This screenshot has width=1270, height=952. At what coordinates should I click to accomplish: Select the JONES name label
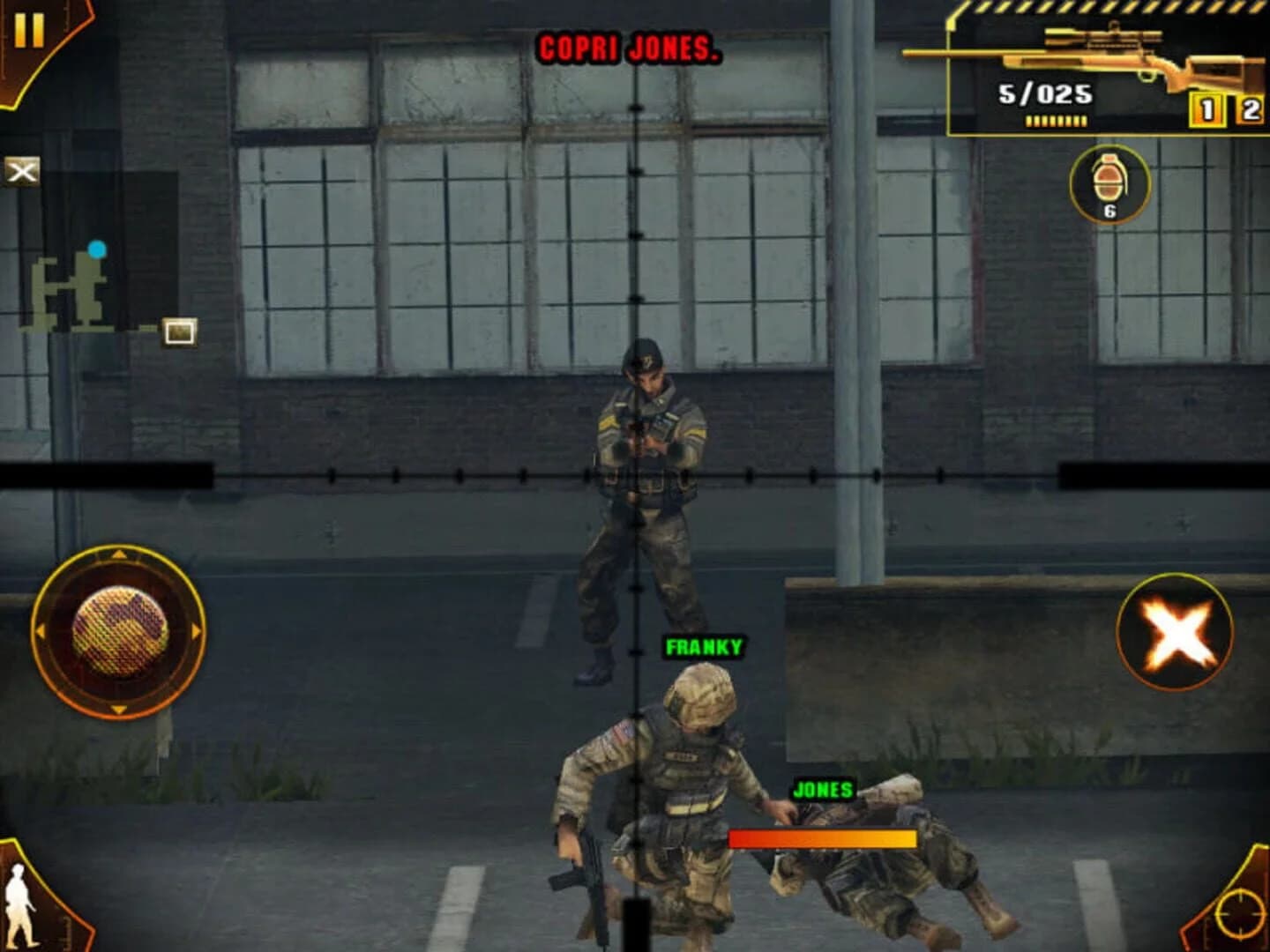click(x=823, y=791)
